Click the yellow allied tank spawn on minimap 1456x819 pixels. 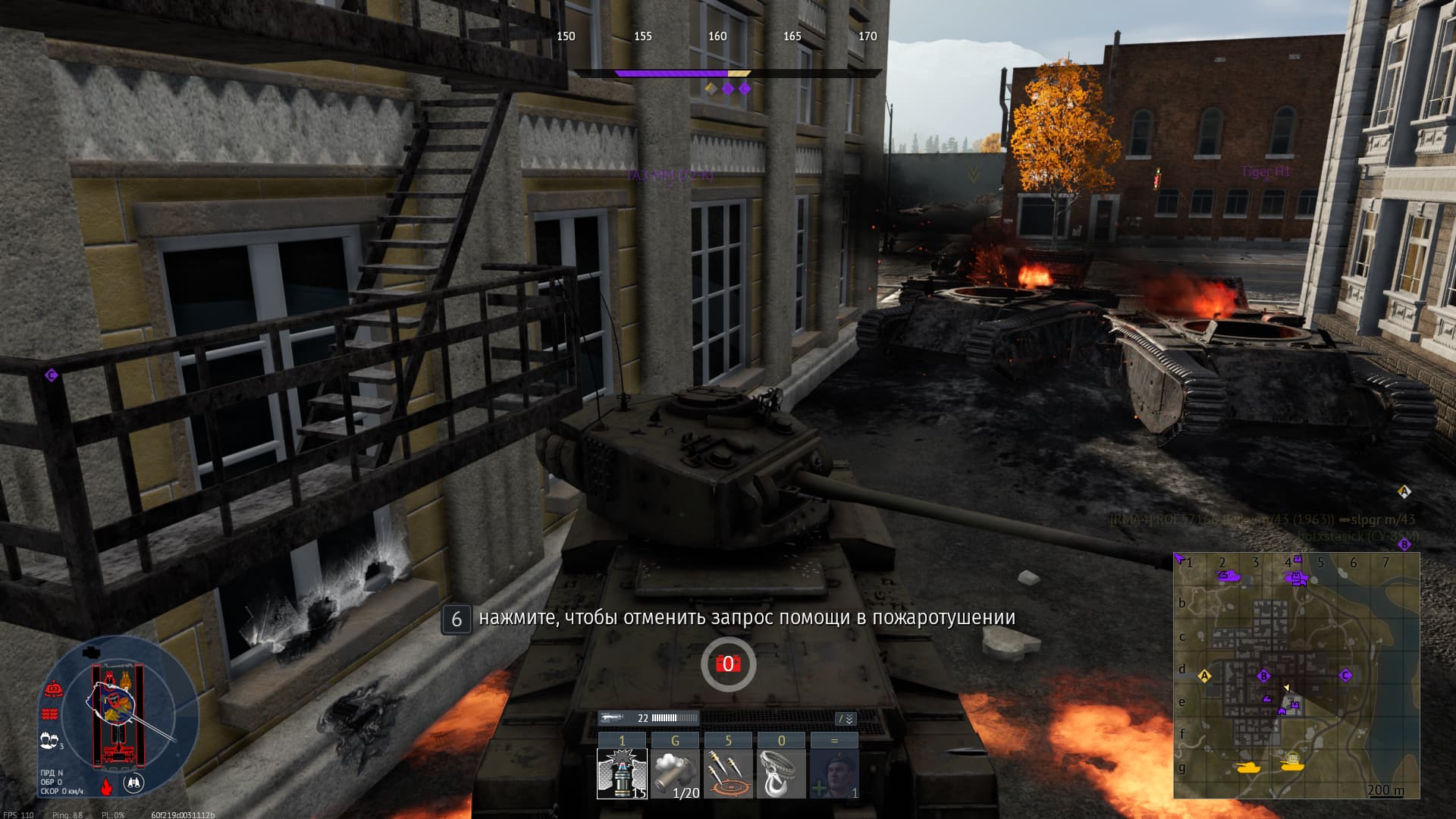[x=1246, y=767]
